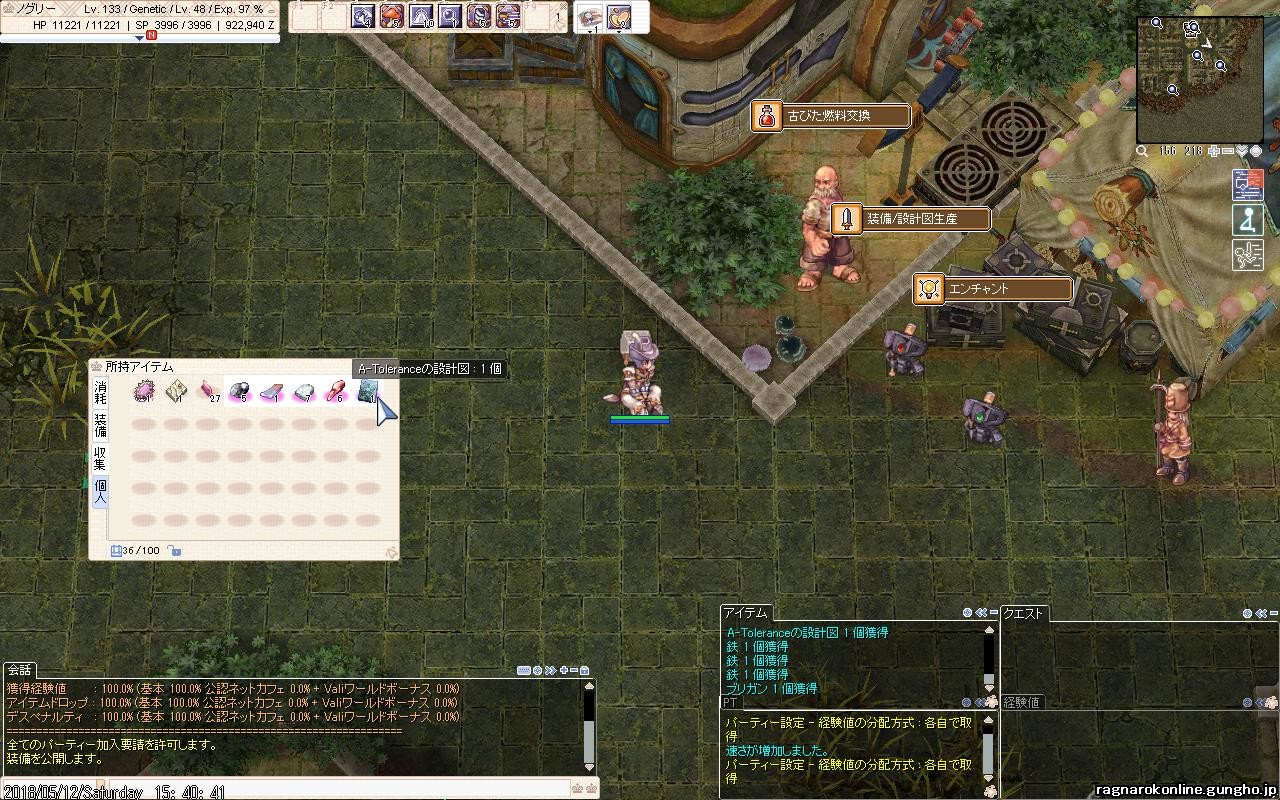Zoom out the minimap with minus button
Viewport: 1280px width, 800px height.
pyautogui.click(x=1228, y=151)
